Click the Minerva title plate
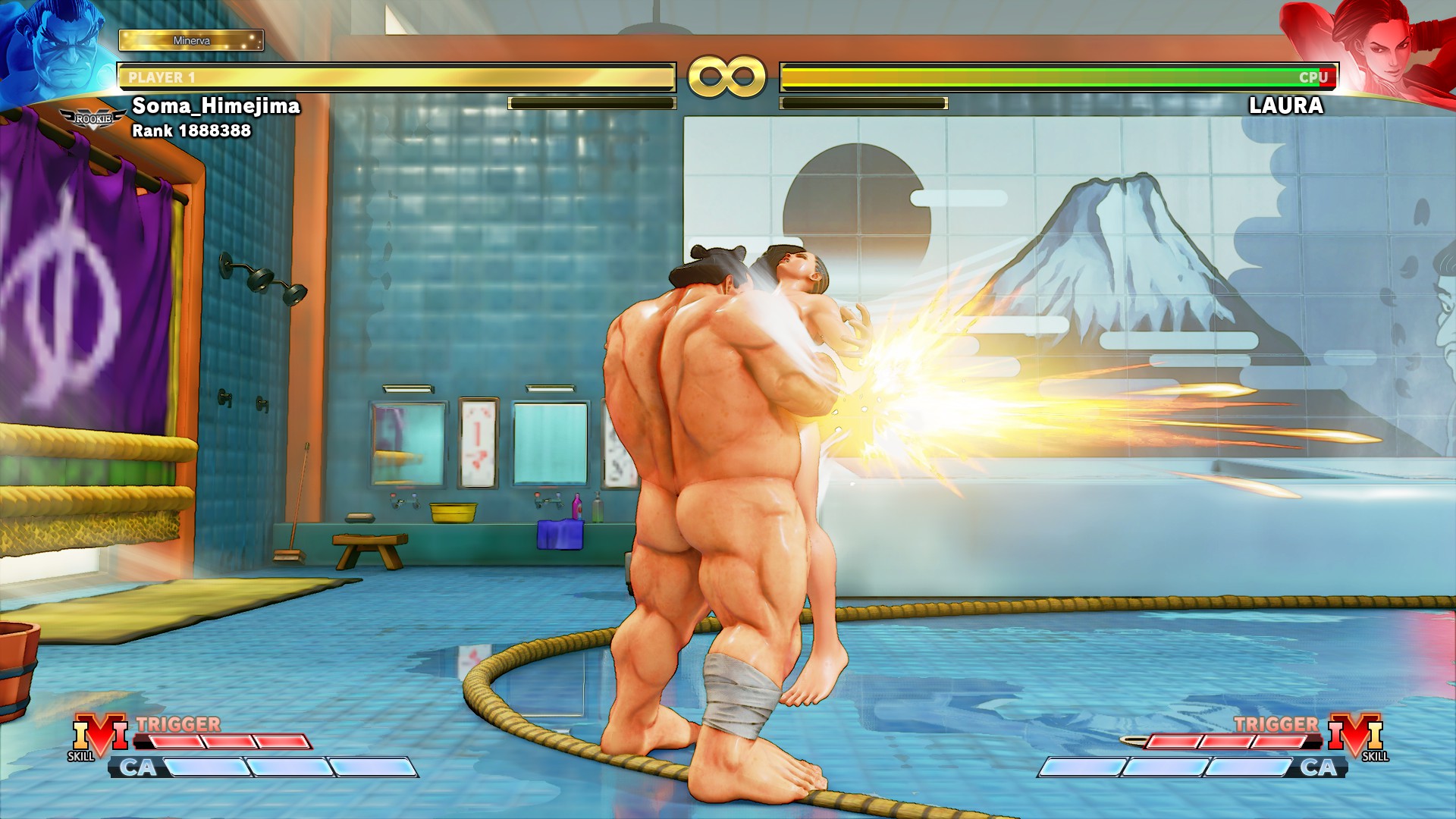 tap(191, 40)
